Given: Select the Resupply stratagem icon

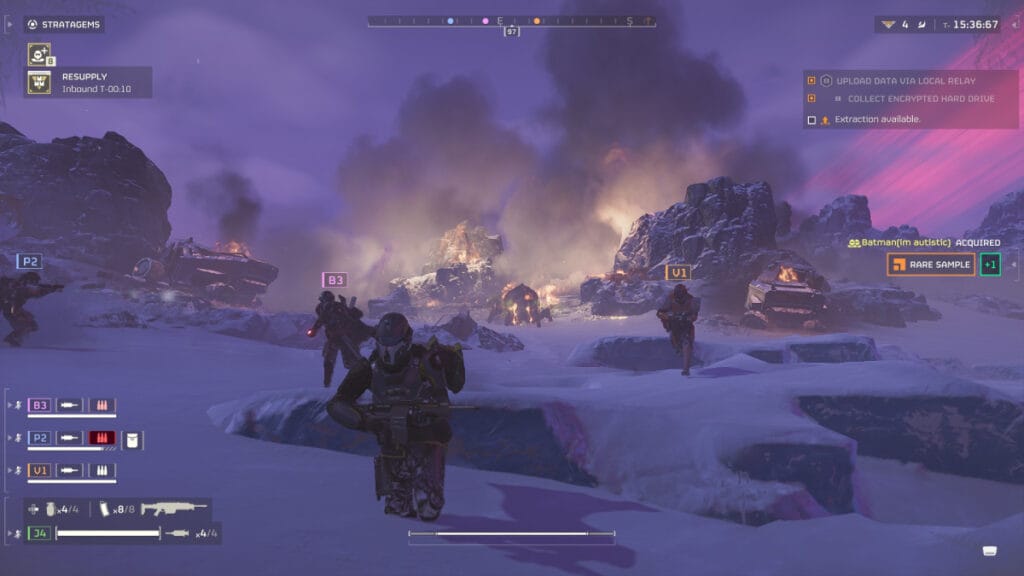Looking at the screenshot, I should (39, 82).
